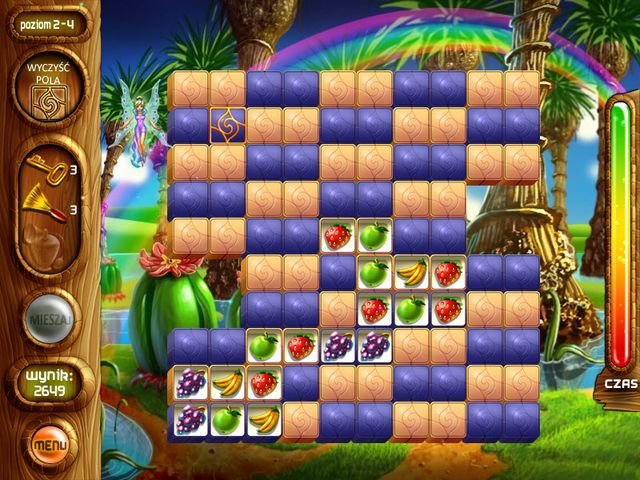The image size is (640, 480).
Task: Select green apple between two strawberries
Action: (x=410, y=310)
